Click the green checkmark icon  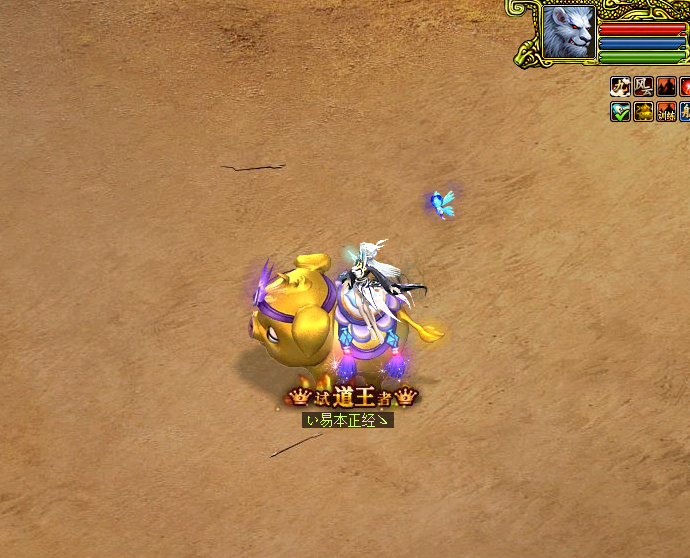tap(620, 111)
